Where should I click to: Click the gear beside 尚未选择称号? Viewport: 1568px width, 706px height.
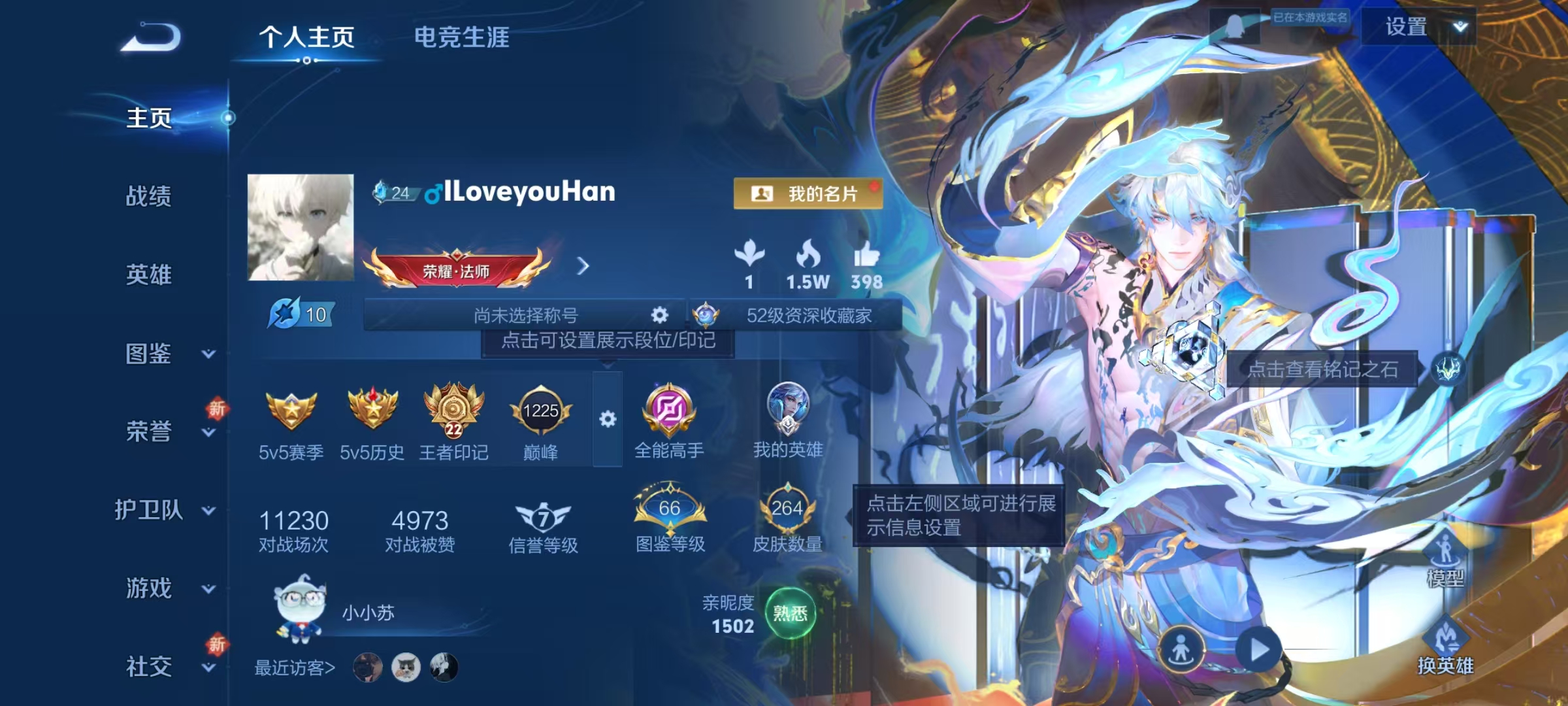pos(660,315)
